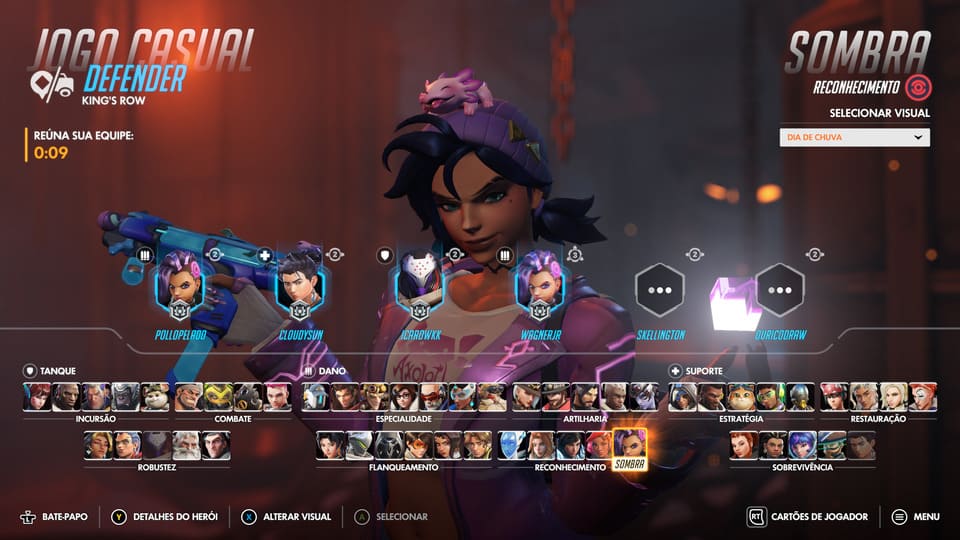Select Zenyatta's omnic portrait
The height and width of the screenshot is (540, 960).
point(799,397)
